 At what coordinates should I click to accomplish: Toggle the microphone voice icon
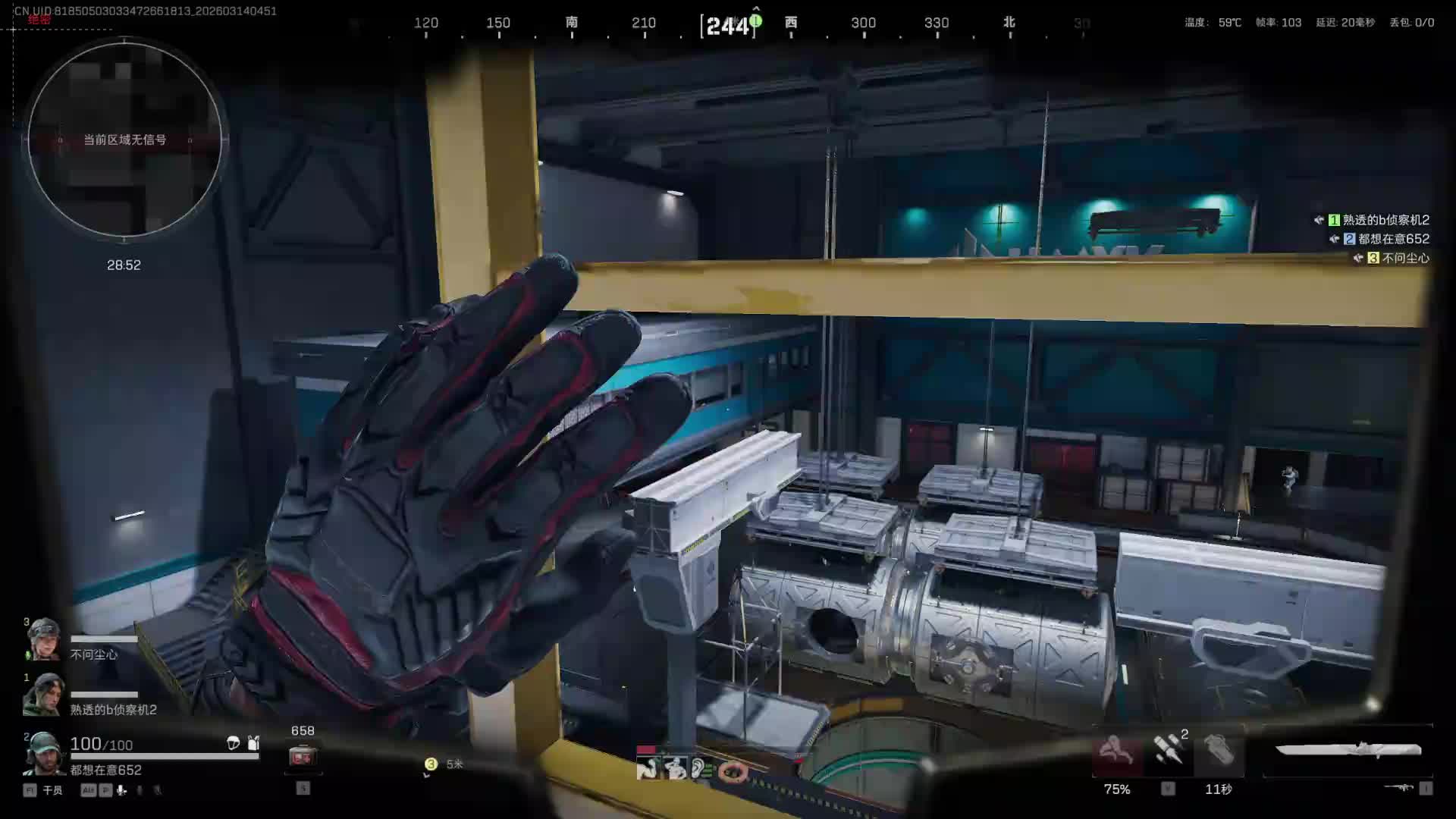click(121, 789)
